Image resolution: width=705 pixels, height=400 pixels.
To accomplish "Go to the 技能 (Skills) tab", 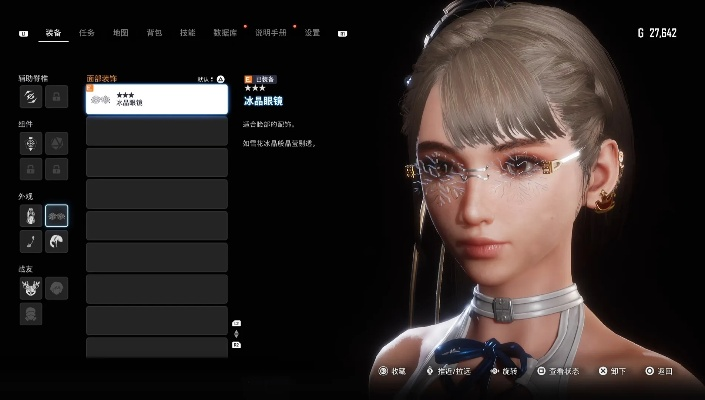I will pyautogui.click(x=187, y=33).
